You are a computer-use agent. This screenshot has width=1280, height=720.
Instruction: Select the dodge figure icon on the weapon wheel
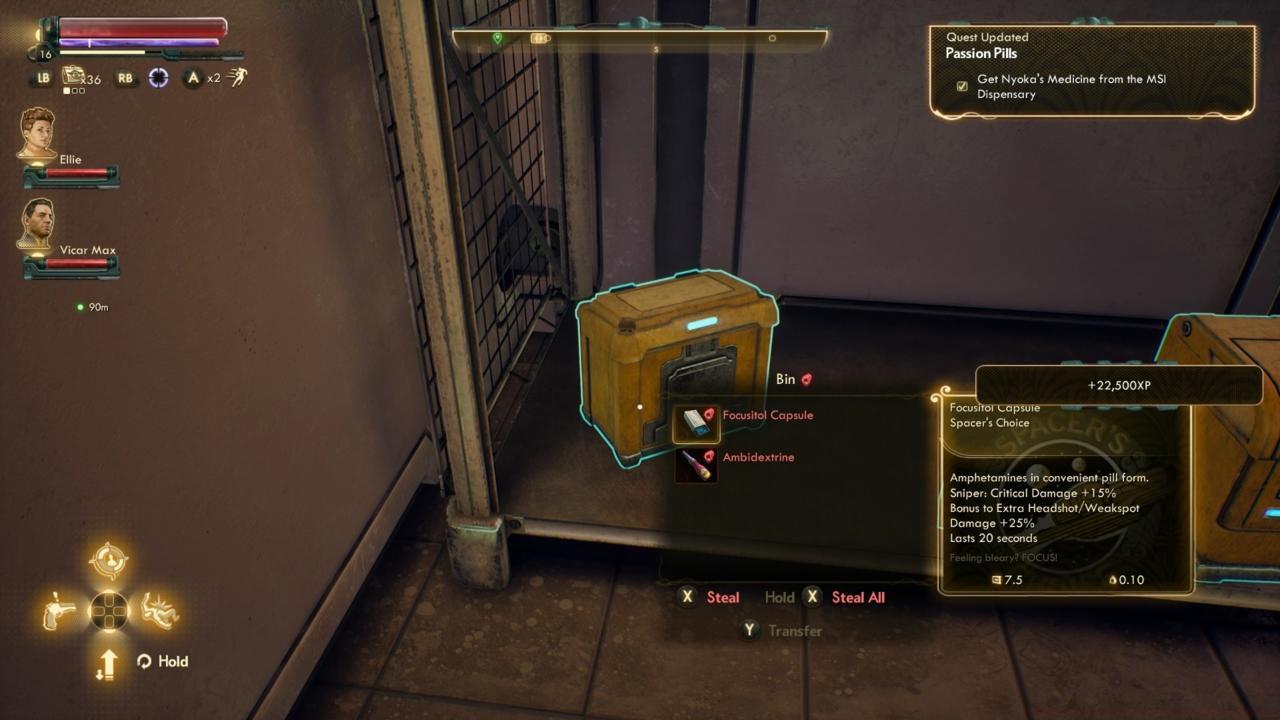pos(159,610)
